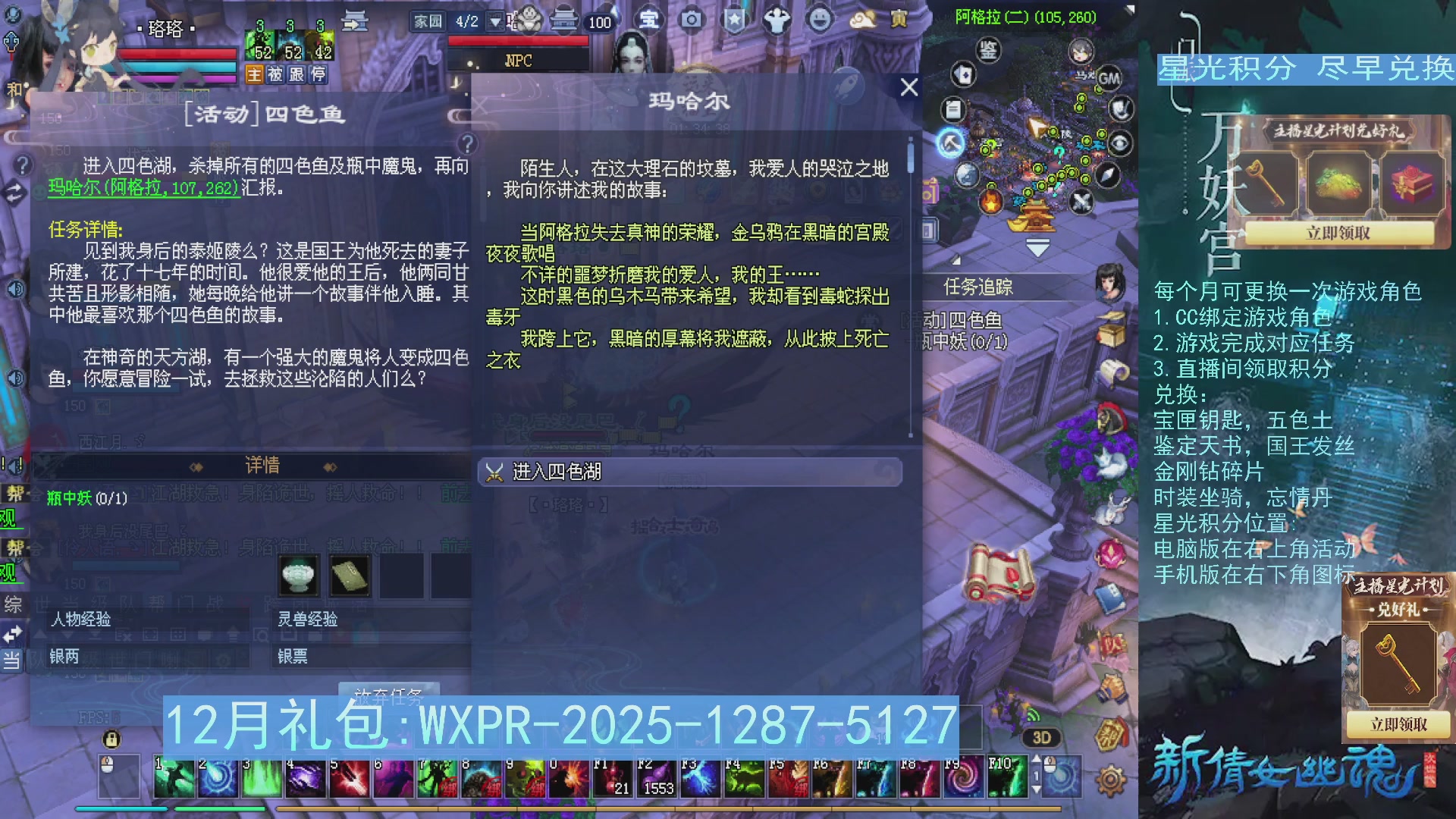Switch to the 详情 tab in the reward panel
The image size is (1456, 819).
tap(262, 465)
